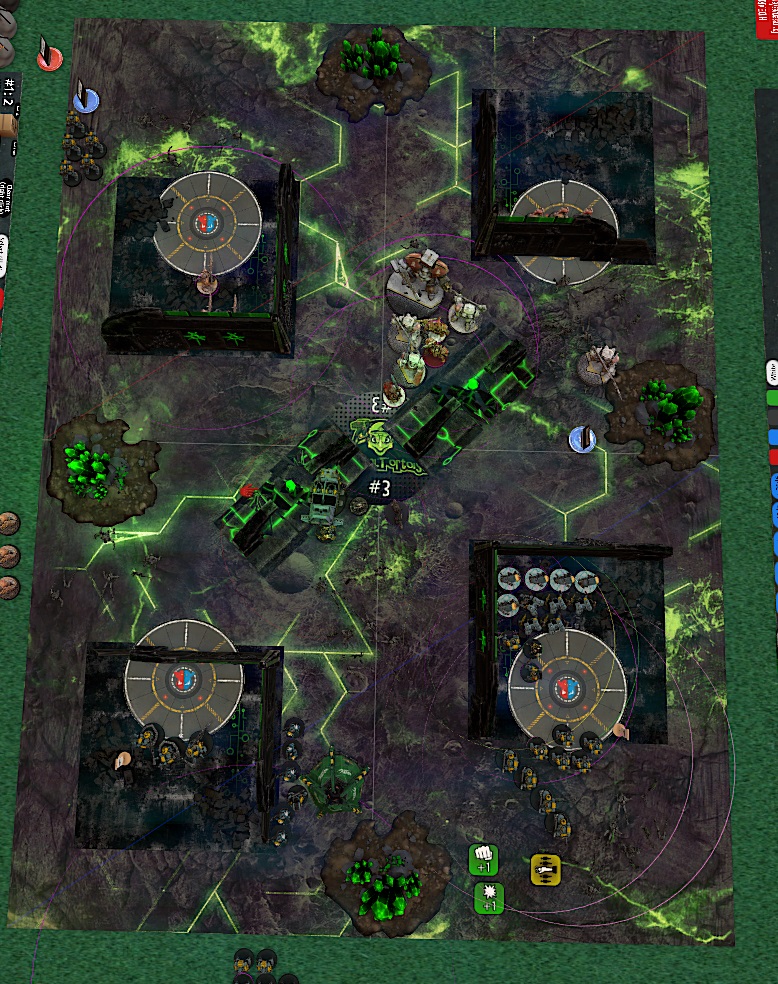Choose the red color swatch in the side panel
Screen dimensions: 778x984
coord(772,458)
